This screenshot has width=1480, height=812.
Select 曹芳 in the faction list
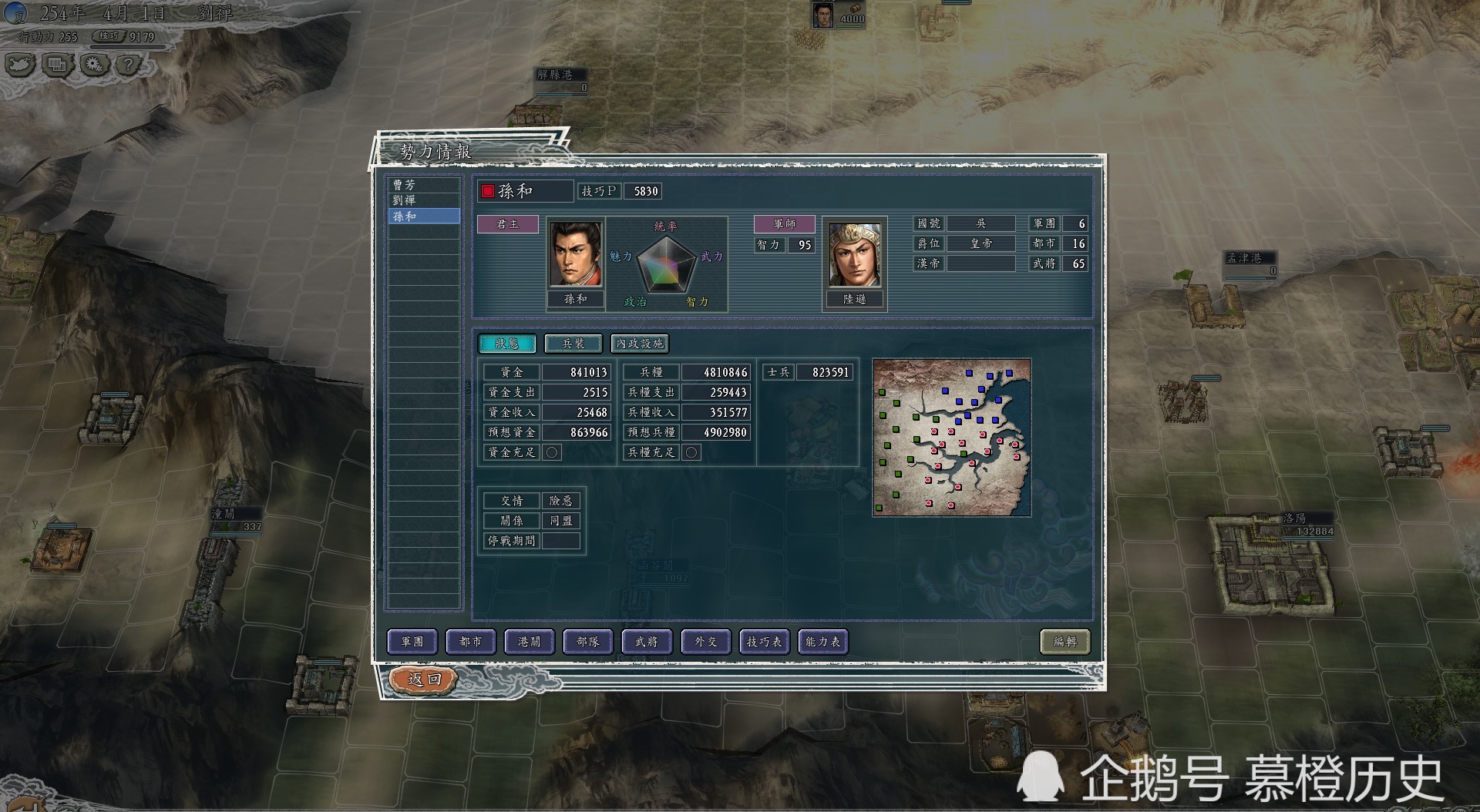(423, 185)
